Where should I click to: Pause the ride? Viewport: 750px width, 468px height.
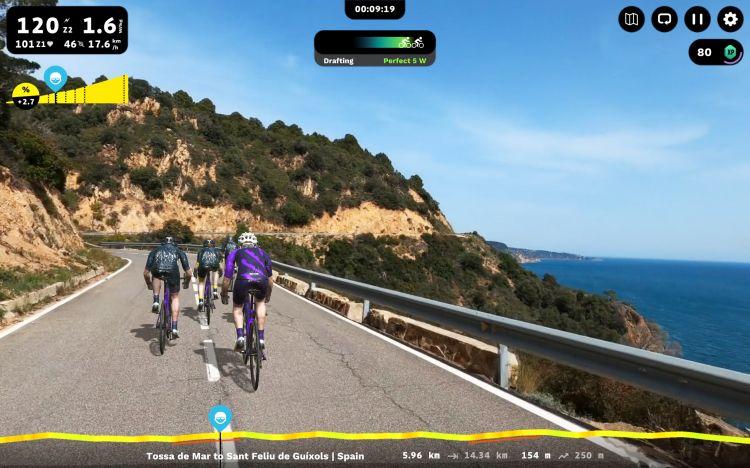coord(698,19)
